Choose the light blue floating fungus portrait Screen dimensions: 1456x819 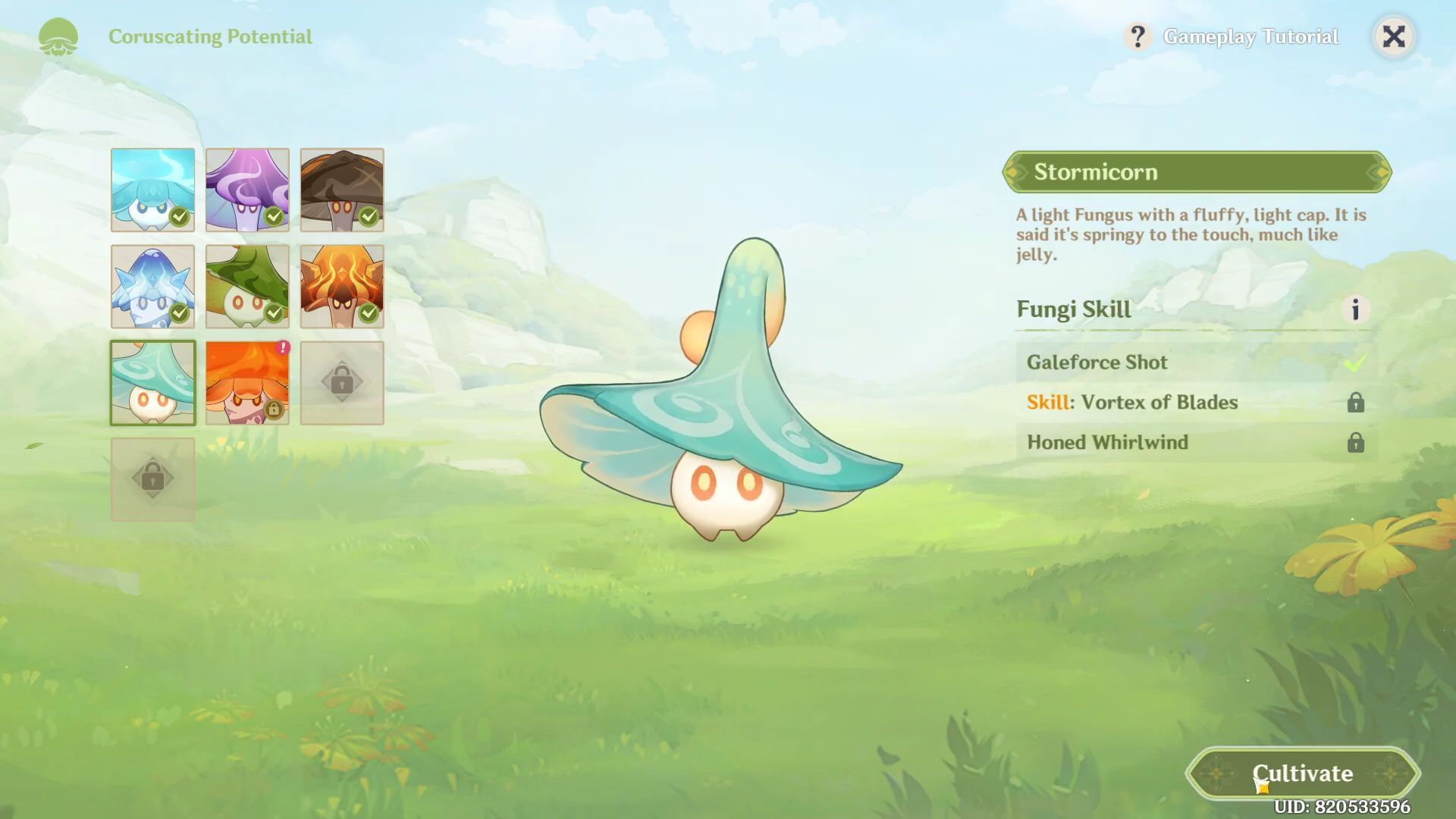click(x=152, y=190)
